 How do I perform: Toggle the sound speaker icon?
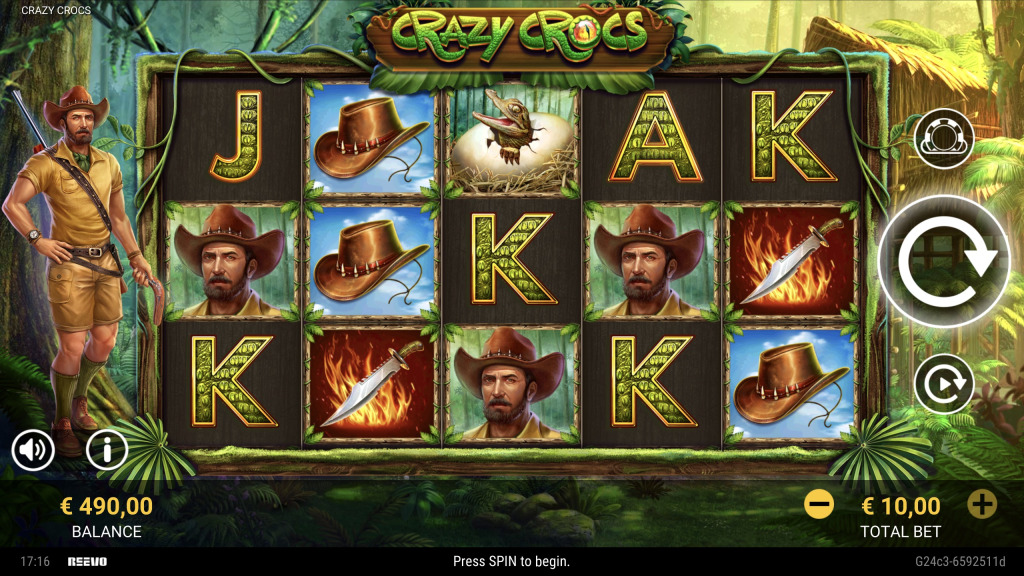(33, 451)
